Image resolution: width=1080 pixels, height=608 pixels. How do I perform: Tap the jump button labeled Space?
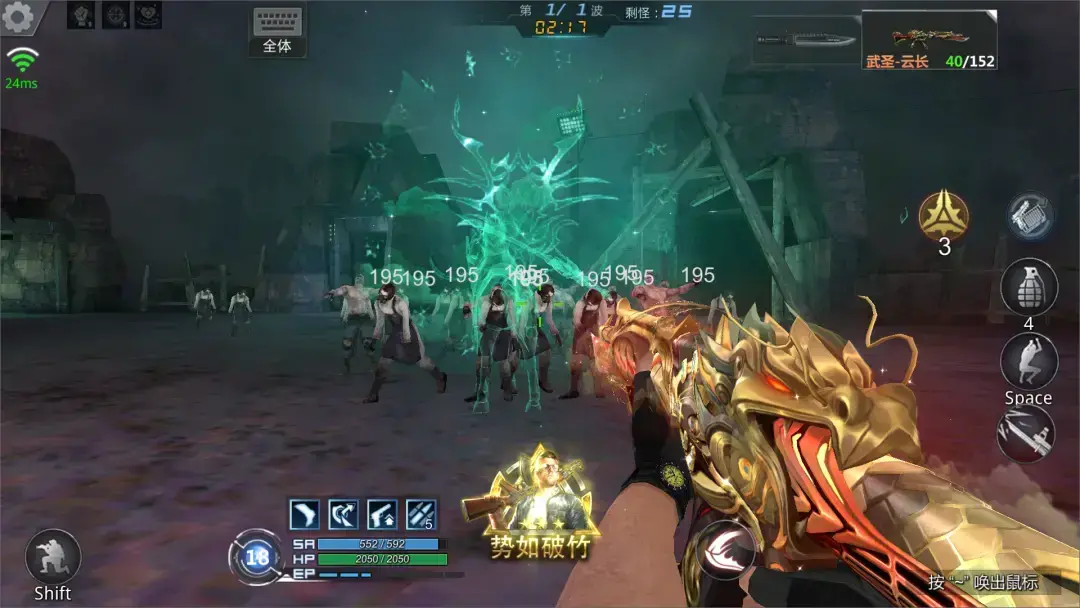click(1029, 361)
